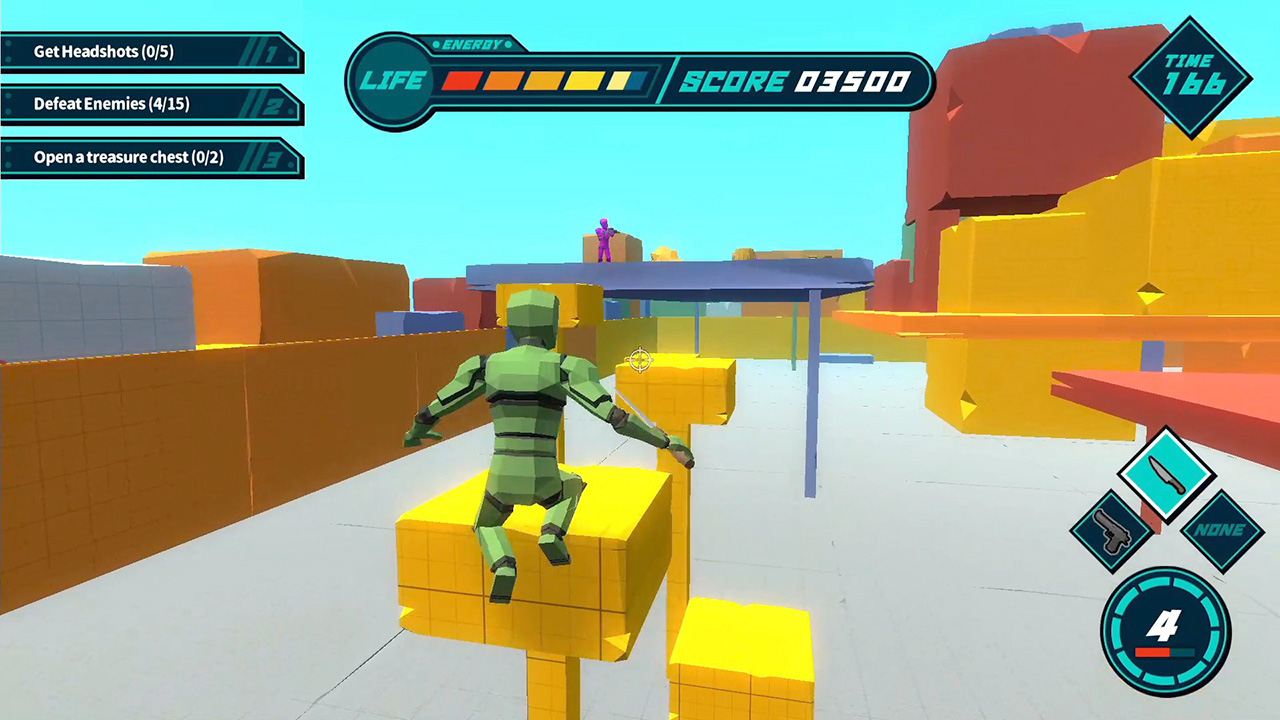This screenshot has height=720, width=1280.
Task: Click the quest number 1 badge
Action: pos(272,55)
